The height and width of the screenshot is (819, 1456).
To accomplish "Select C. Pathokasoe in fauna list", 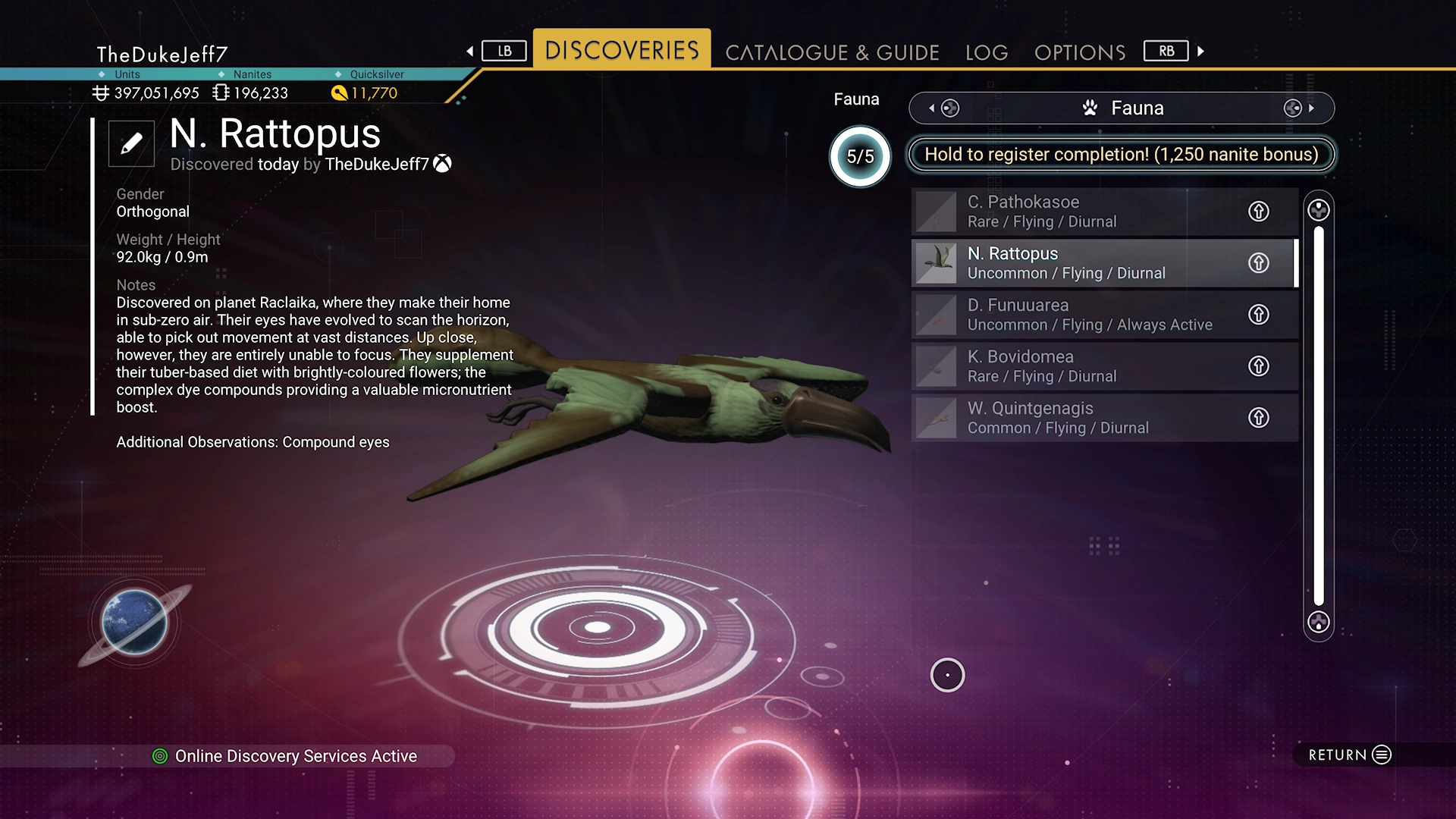I will [x=1077, y=212].
